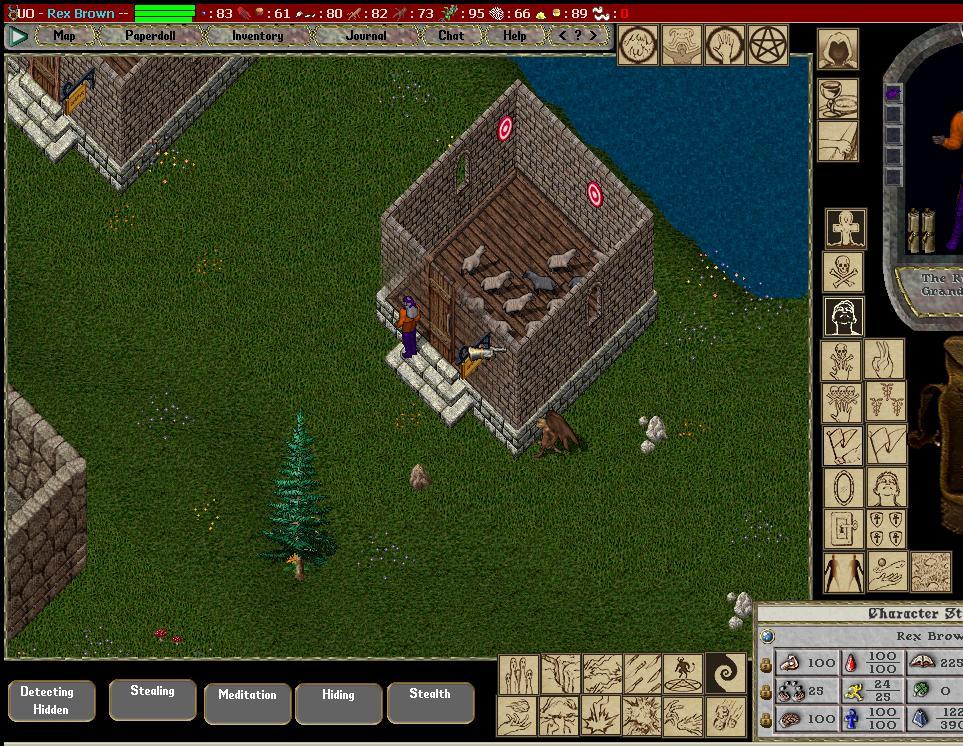The height and width of the screenshot is (746, 963).
Task: Click the green play arrow button
Action: [x=18, y=36]
